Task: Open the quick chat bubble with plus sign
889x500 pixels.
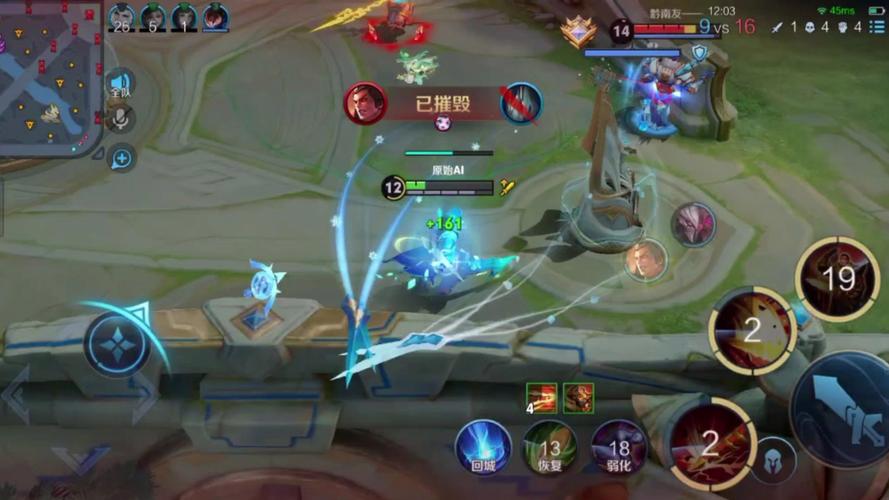Action: (x=122, y=157)
